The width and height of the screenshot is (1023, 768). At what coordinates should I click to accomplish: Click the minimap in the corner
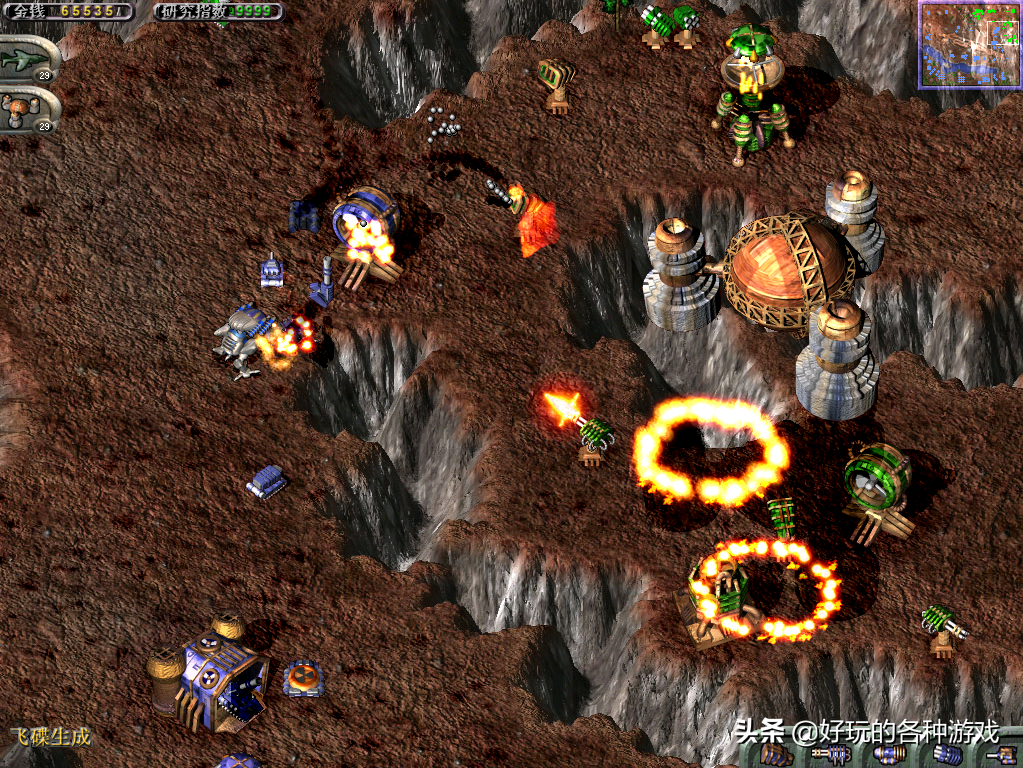pos(967,42)
